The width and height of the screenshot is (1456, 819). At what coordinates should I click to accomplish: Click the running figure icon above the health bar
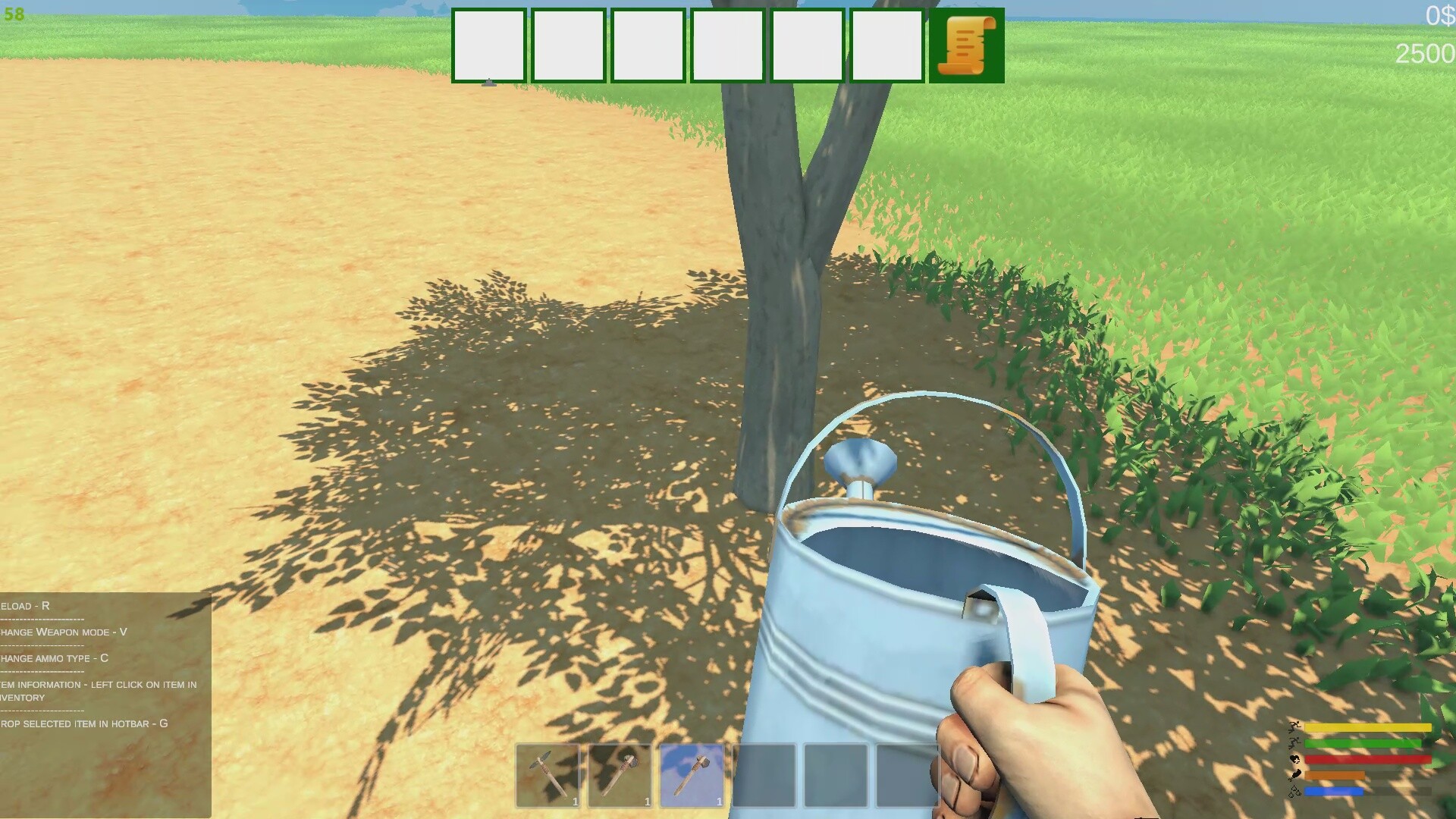1294,743
